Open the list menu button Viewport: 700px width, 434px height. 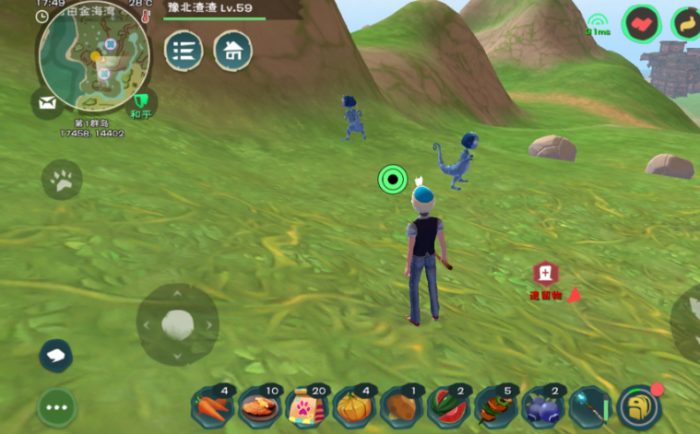click(184, 50)
